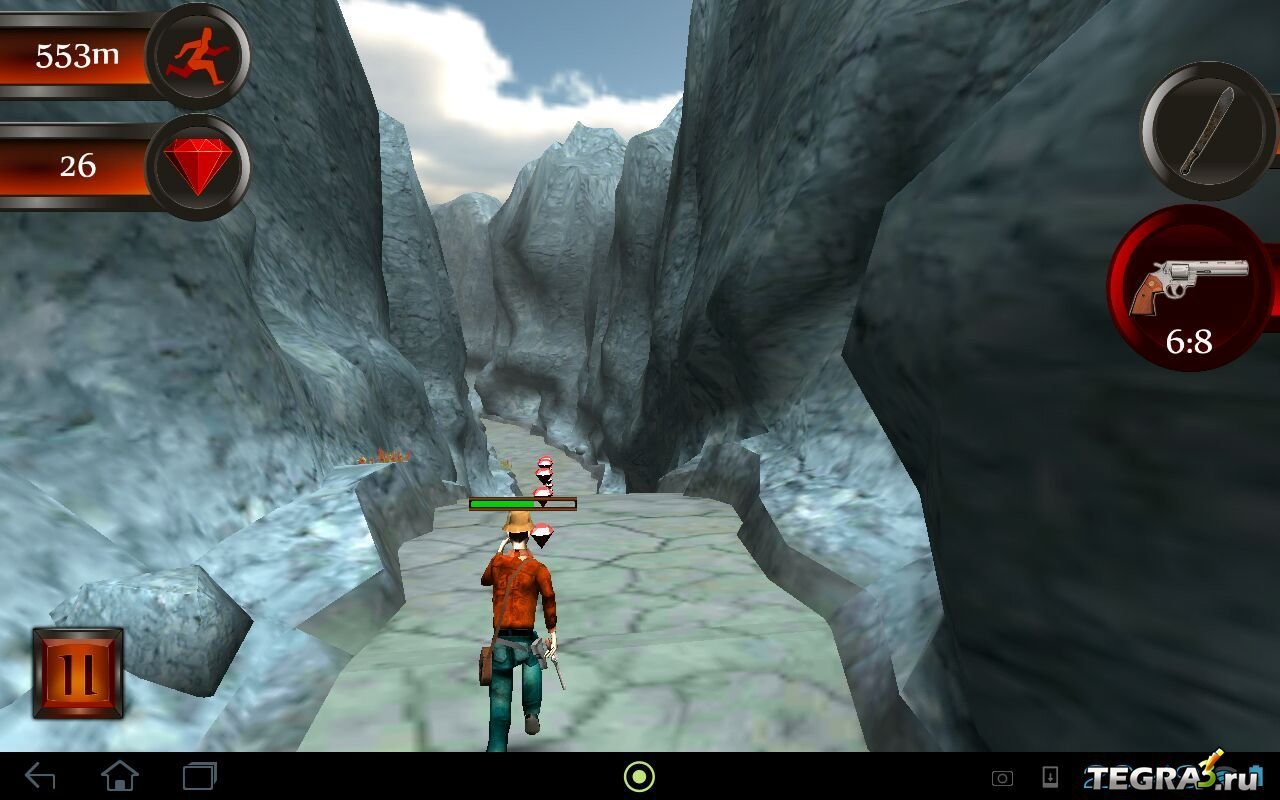Tap the Android back arrow
Image resolution: width=1280 pixels, height=800 pixels.
(x=40, y=776)
